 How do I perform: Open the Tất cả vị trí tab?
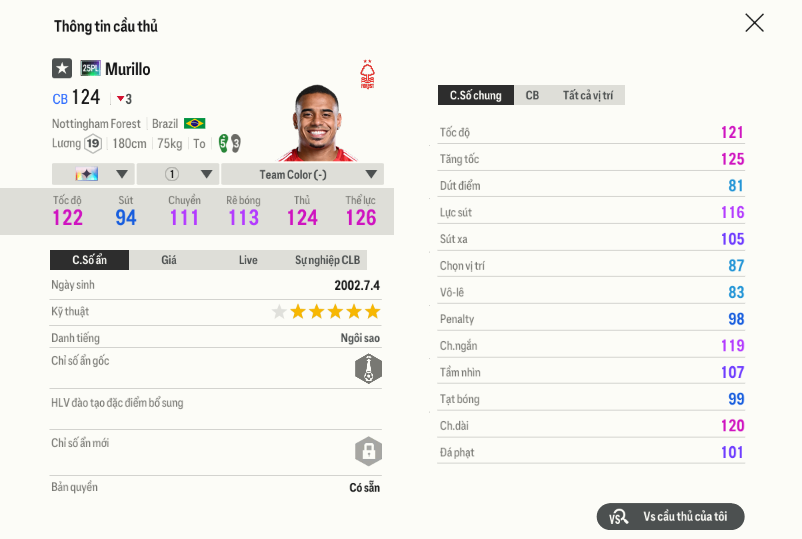coord(588,95)
